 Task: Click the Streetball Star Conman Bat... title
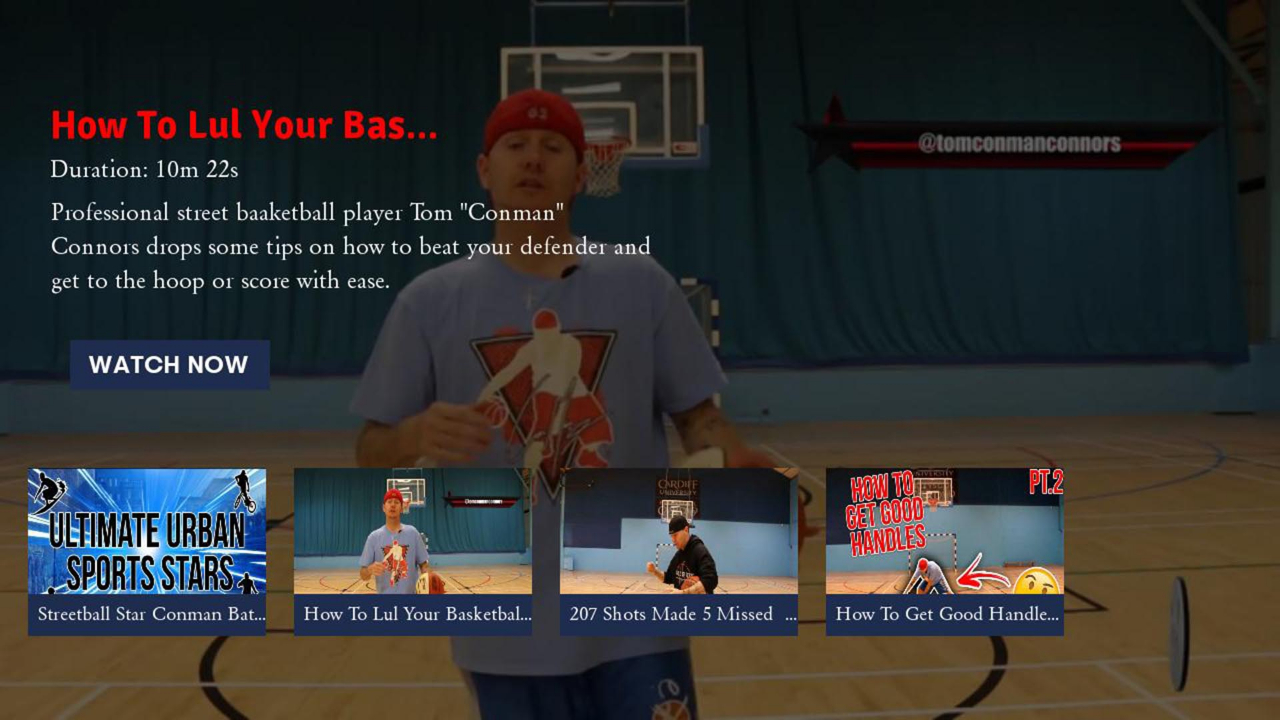point(150,614)
